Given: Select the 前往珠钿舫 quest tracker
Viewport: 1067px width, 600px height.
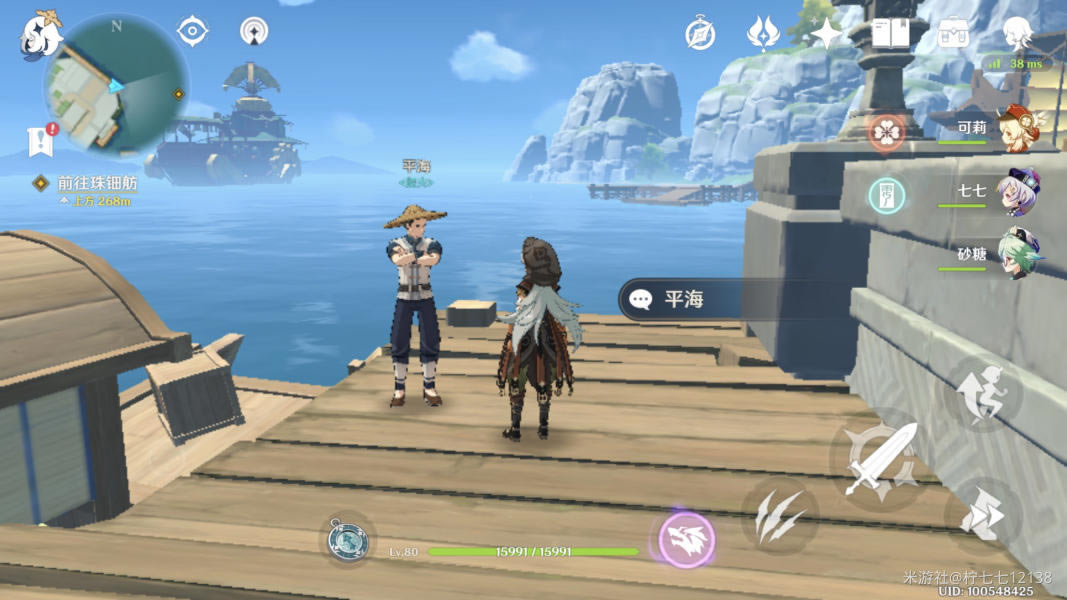Looking at the screenshot, I should pos(96,184).
